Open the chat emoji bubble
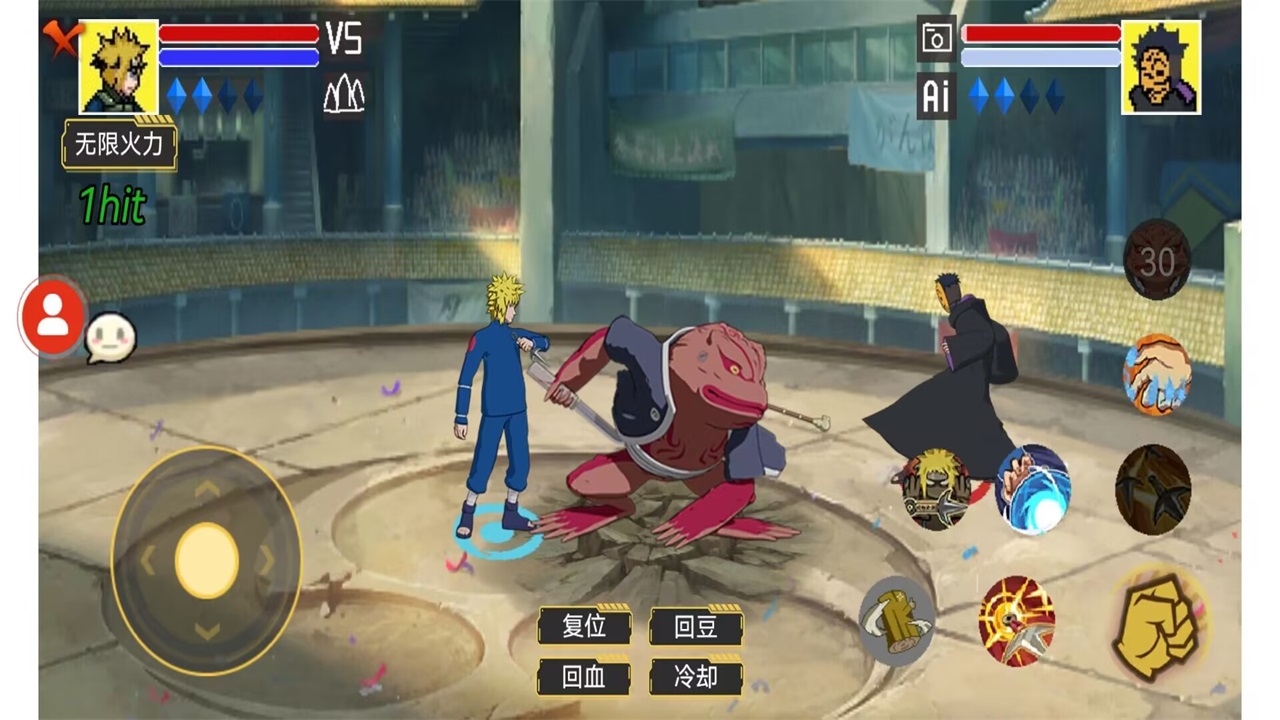The height and width of the screenshot is (720, 1280). click(108, 338)
